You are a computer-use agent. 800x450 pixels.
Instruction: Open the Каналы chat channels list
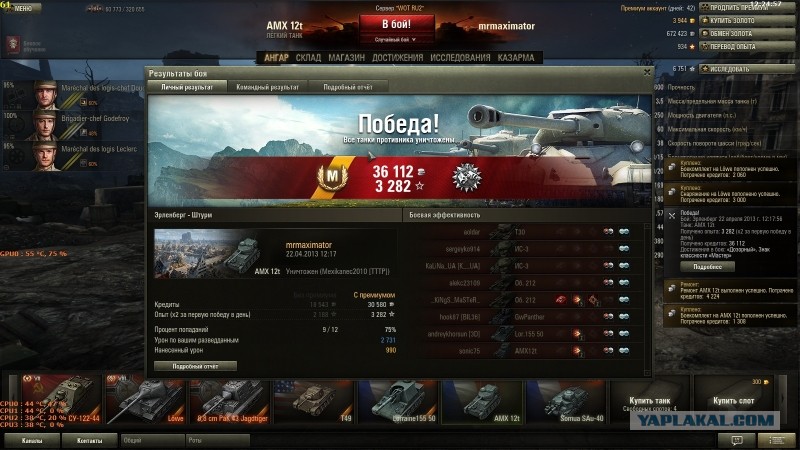pos(31,439)
